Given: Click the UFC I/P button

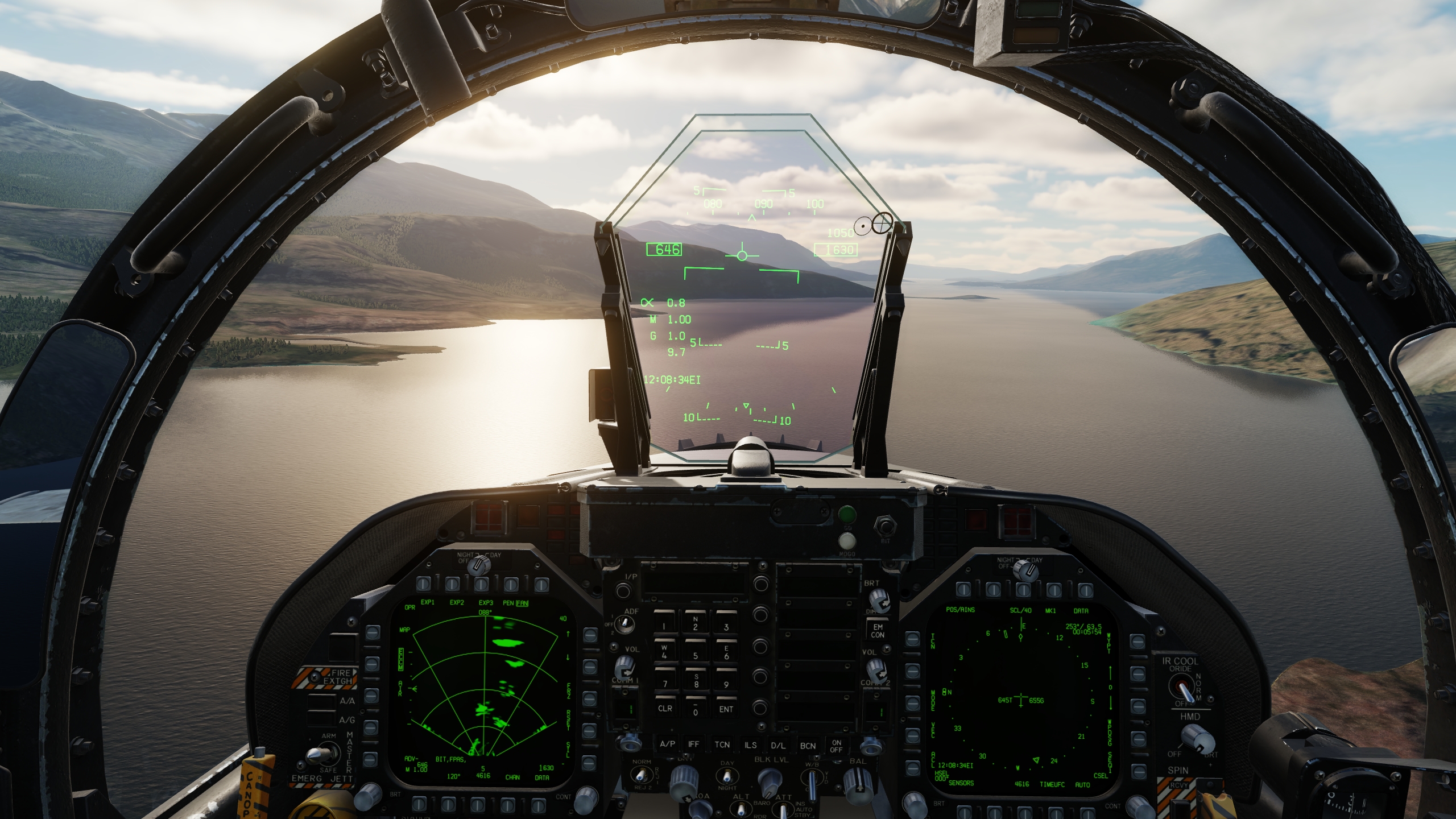Looking at the screenshot, I should click(624, 590).
